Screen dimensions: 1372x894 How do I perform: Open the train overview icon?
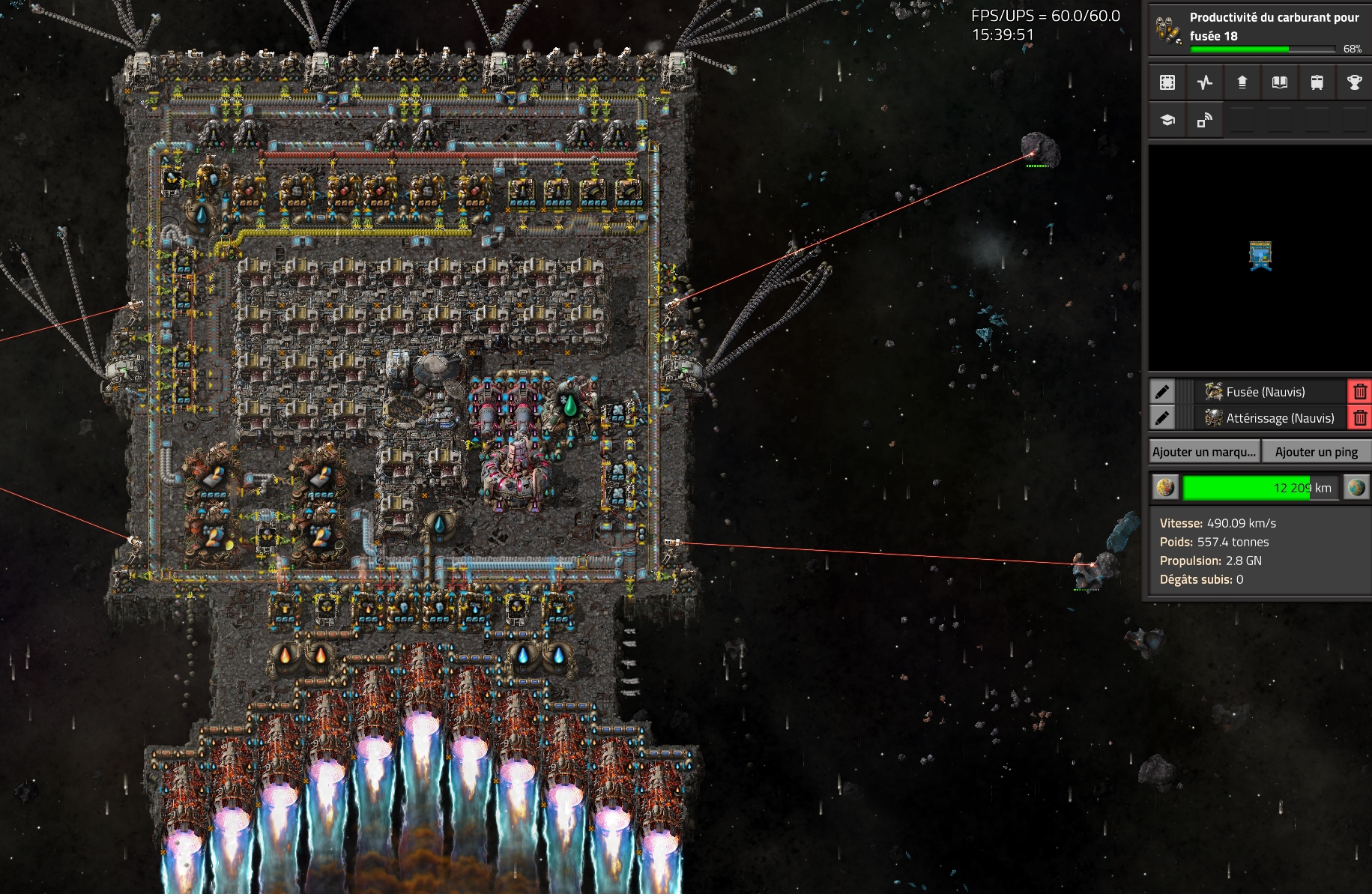point(1317,82)
